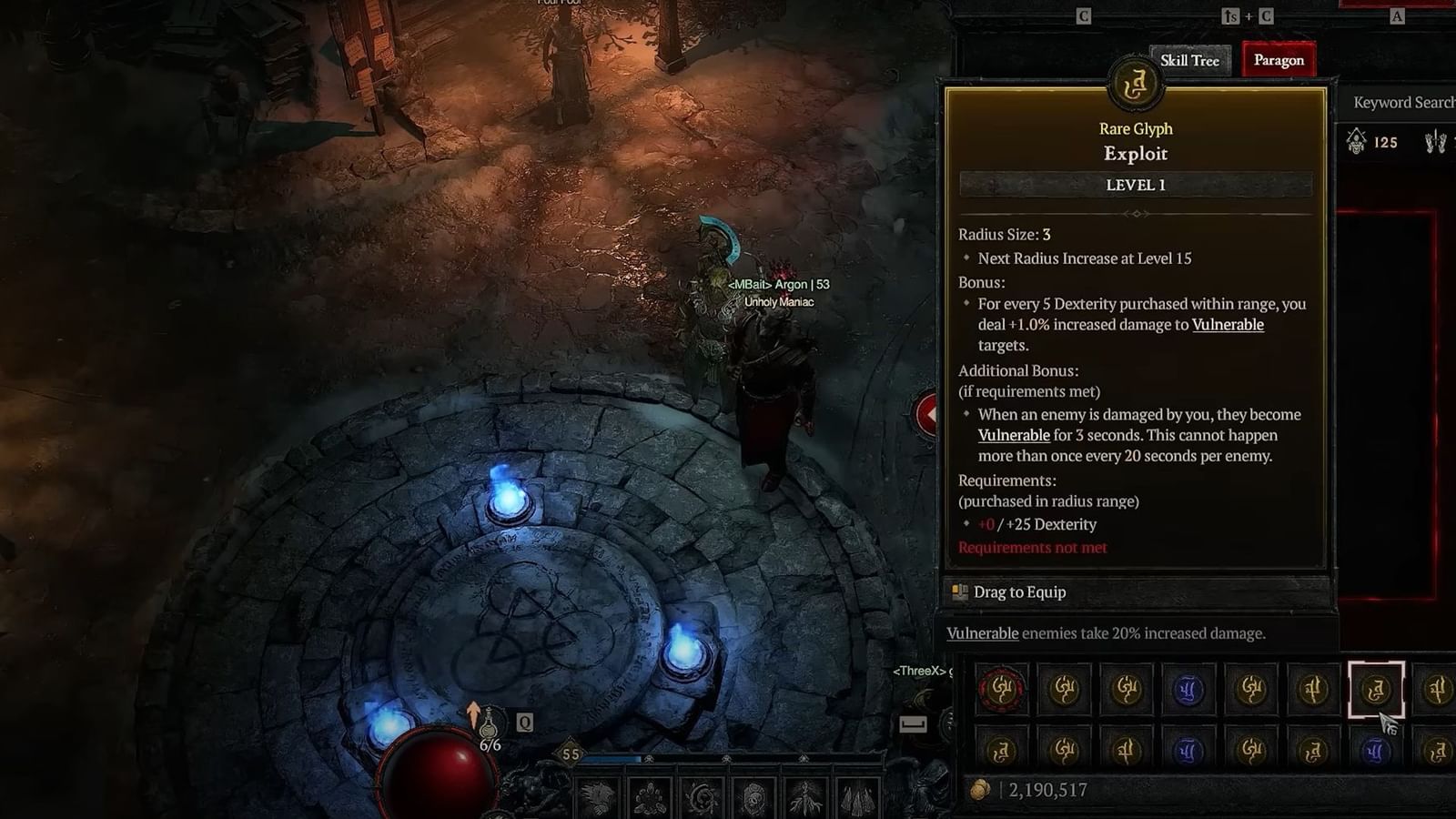Click the Keyword Search input field

click(1401, 102)
